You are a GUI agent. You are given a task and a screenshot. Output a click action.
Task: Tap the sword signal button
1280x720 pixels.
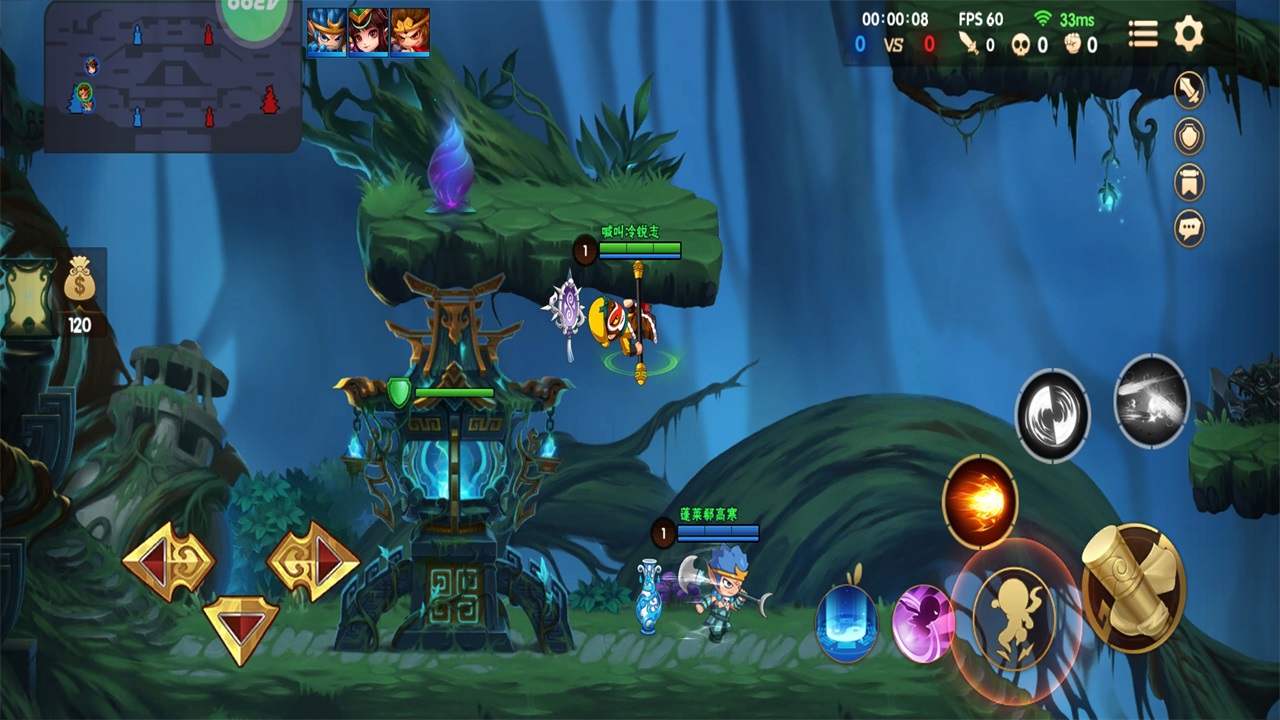pos(1189,90)
